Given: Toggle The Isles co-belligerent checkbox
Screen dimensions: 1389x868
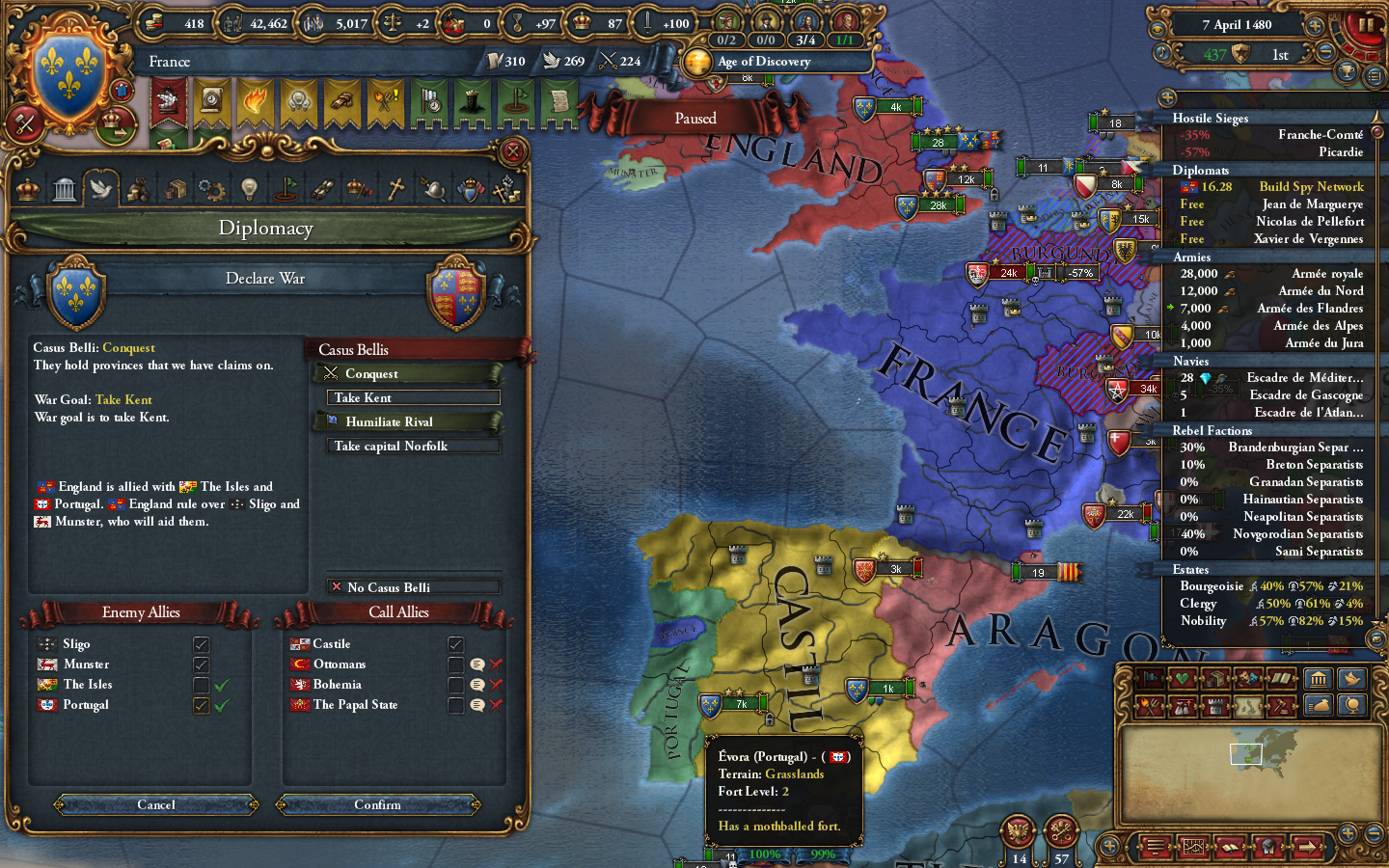Looking at the screenshot, I should (200, 684).
